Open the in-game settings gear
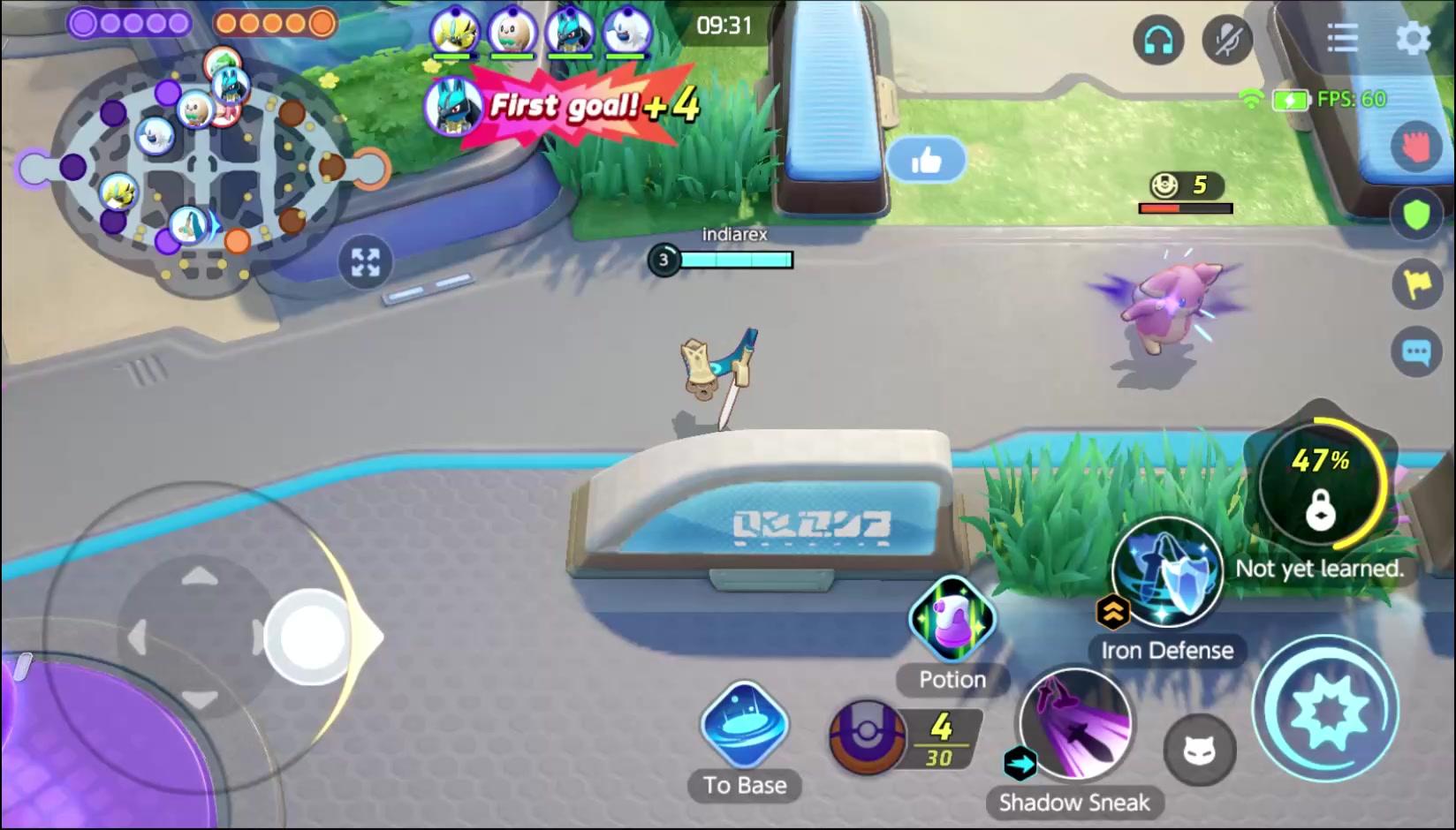This screenshot has width=1456, height=830. click(x=1414, y=37)
